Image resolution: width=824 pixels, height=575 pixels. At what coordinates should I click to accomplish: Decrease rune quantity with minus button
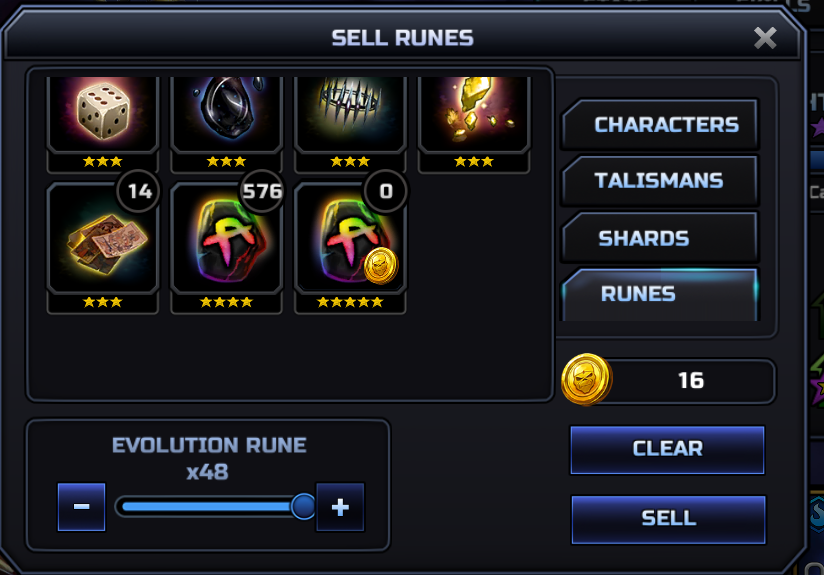82,507
